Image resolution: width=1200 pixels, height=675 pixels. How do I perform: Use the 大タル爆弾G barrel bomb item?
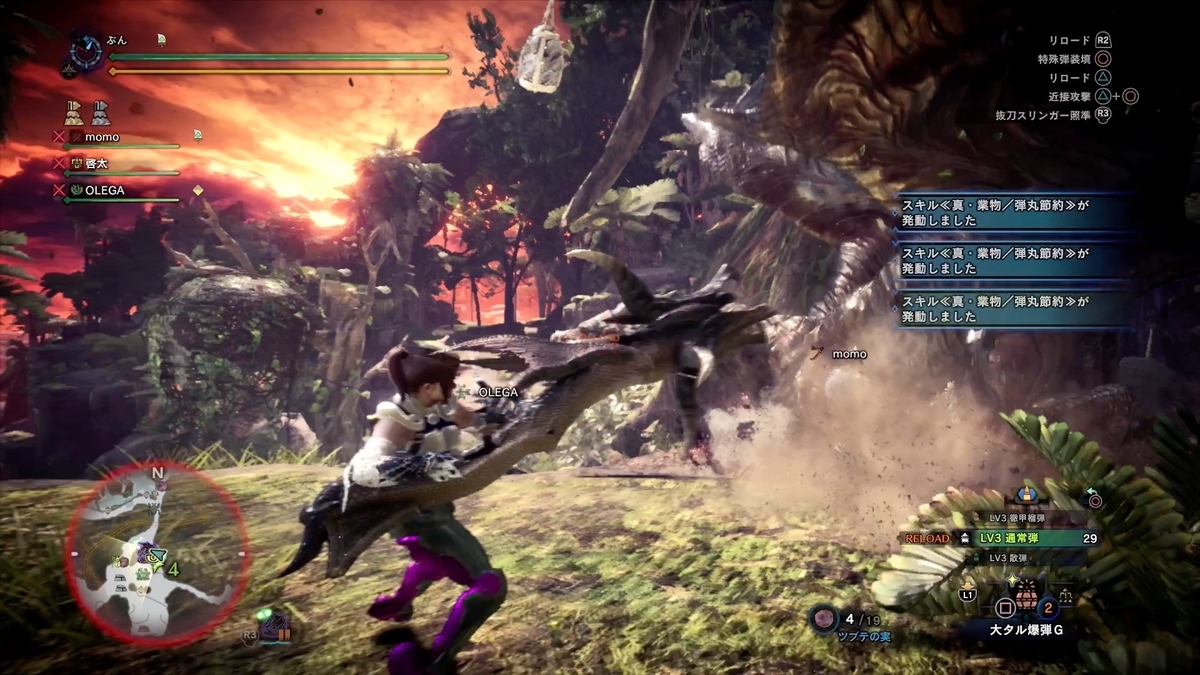1026,601
